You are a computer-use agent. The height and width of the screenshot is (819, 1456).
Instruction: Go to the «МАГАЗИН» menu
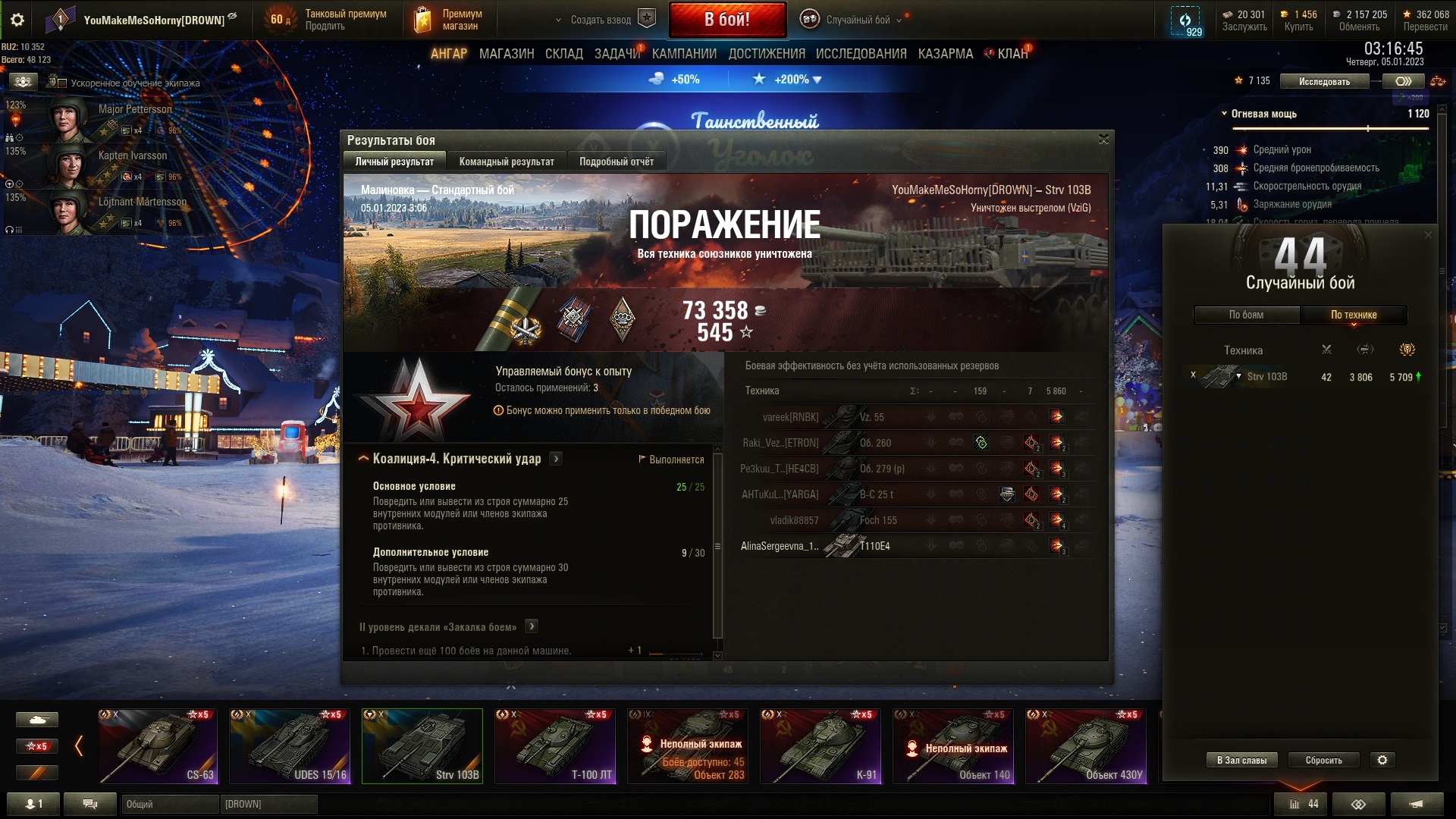coord(506,54)
